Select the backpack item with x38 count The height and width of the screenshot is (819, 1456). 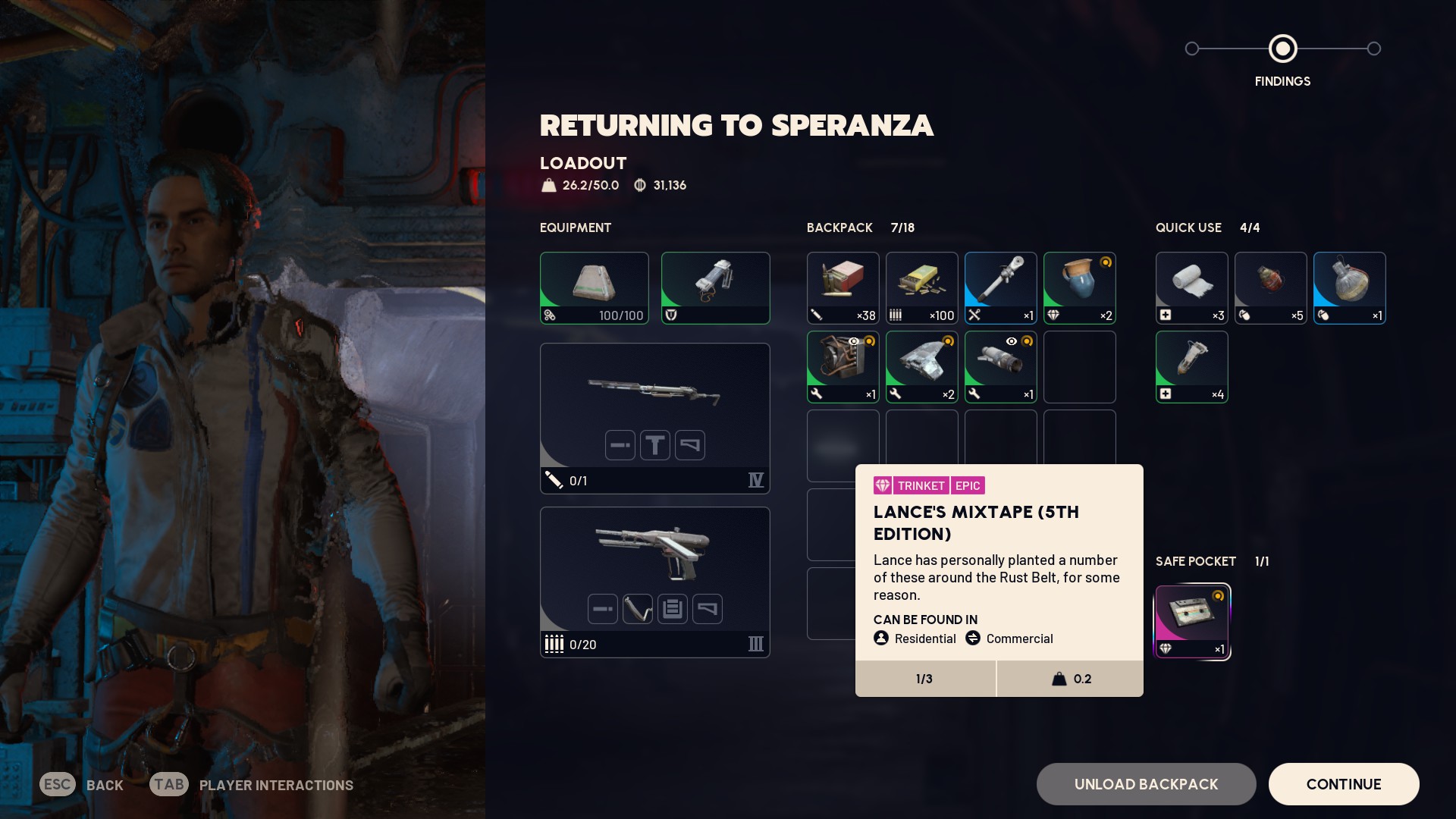(843, 288)
